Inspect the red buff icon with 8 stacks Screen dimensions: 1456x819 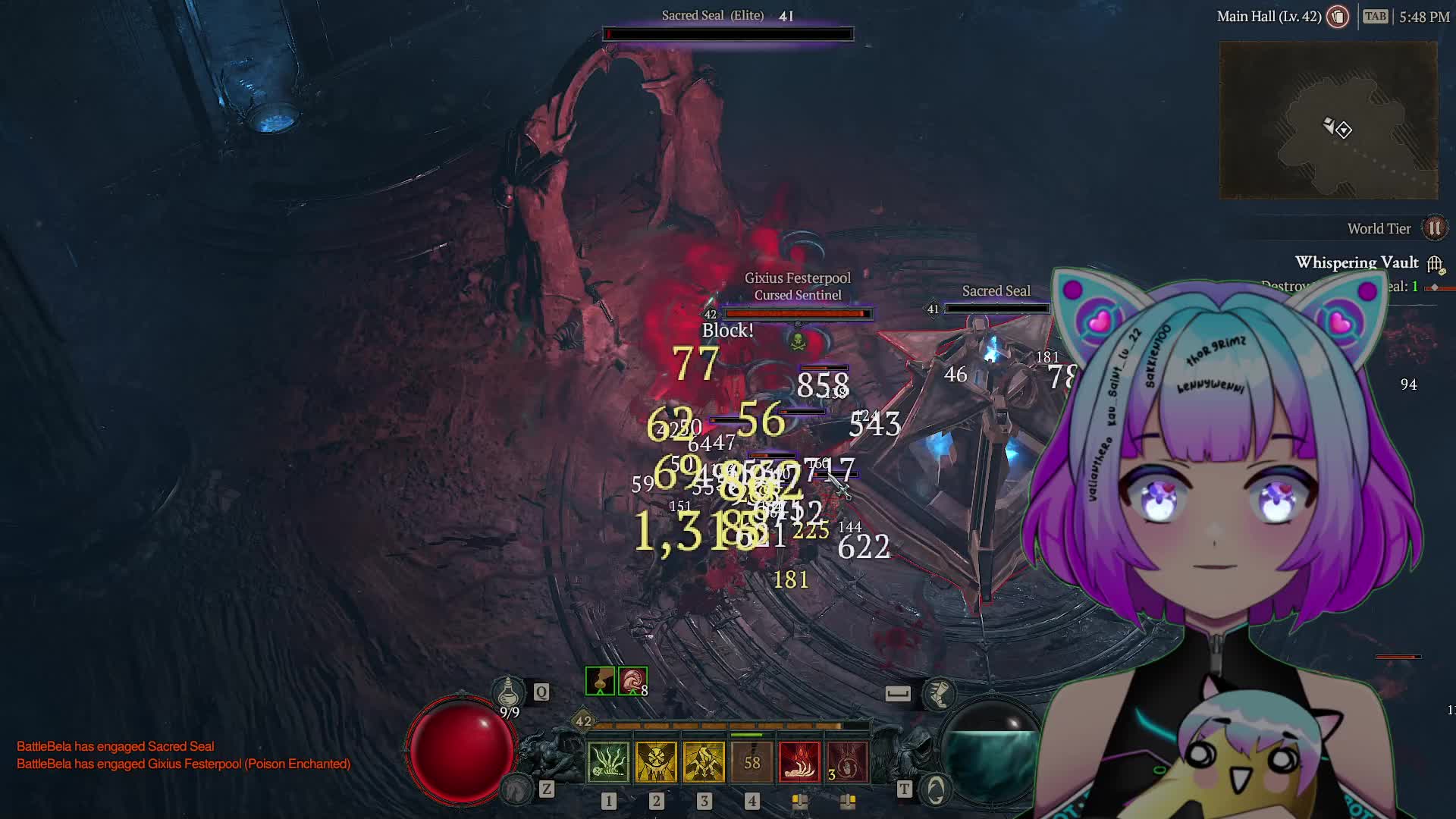[x=632, y=681]
